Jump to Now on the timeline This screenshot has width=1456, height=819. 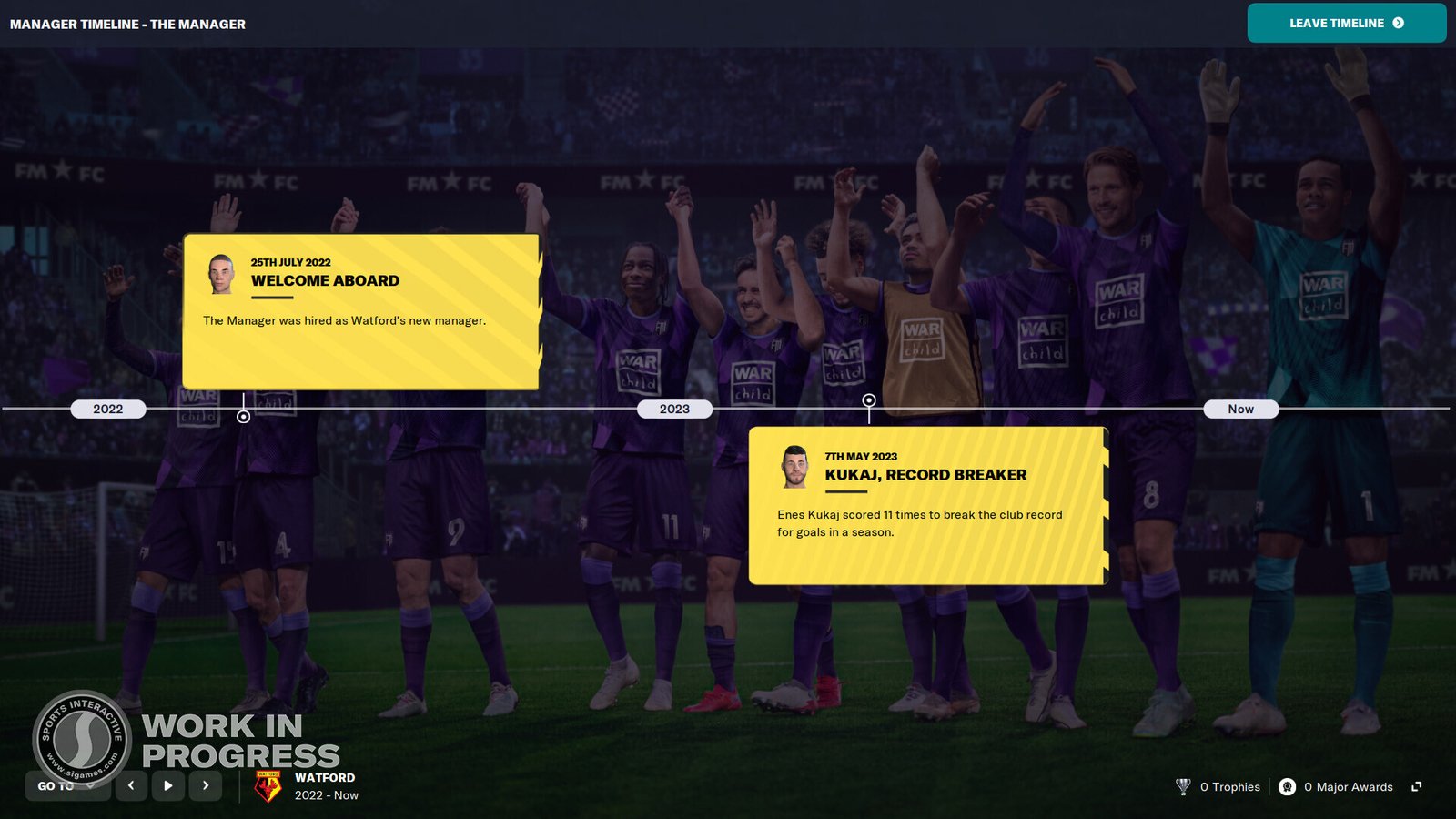[x=1240, y=409]
